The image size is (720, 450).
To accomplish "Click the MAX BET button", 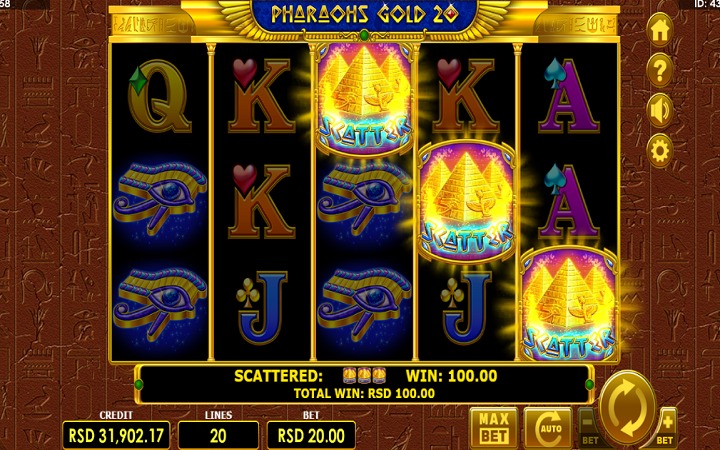I will (x=492, y=427).
